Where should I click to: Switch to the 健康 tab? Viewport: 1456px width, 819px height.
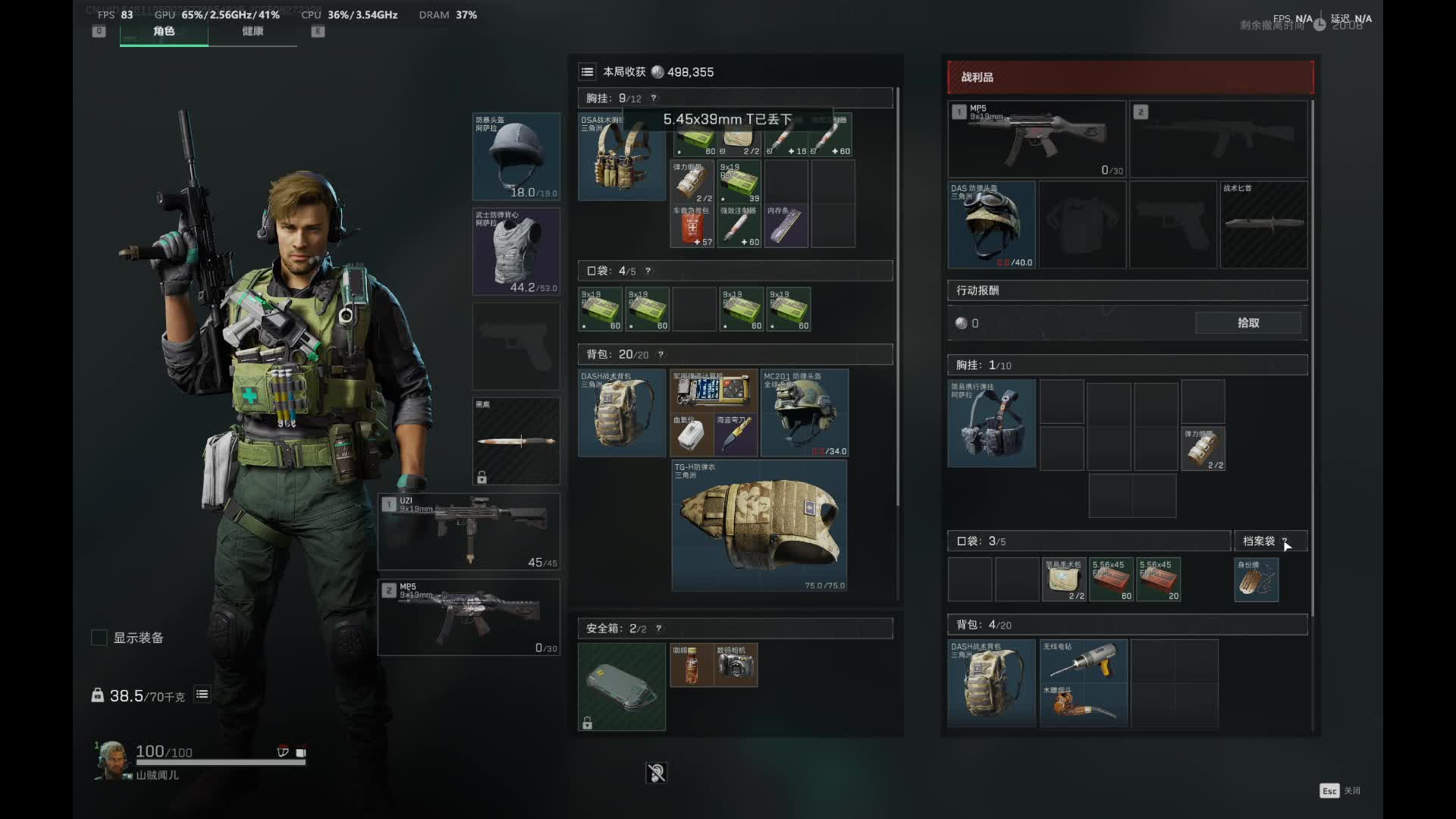(253, 31)
